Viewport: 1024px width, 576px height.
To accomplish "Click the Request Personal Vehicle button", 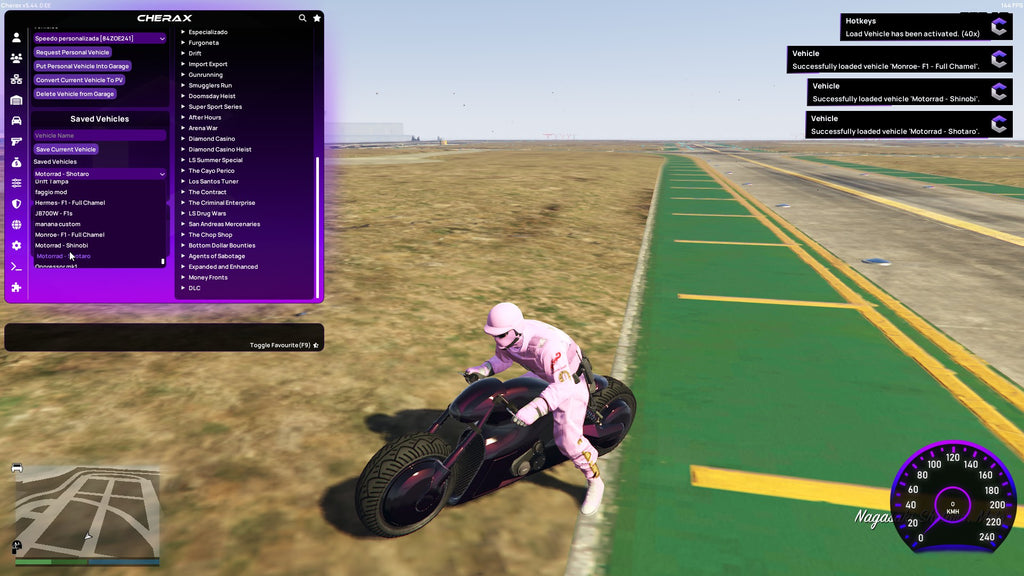I will 72,52.
